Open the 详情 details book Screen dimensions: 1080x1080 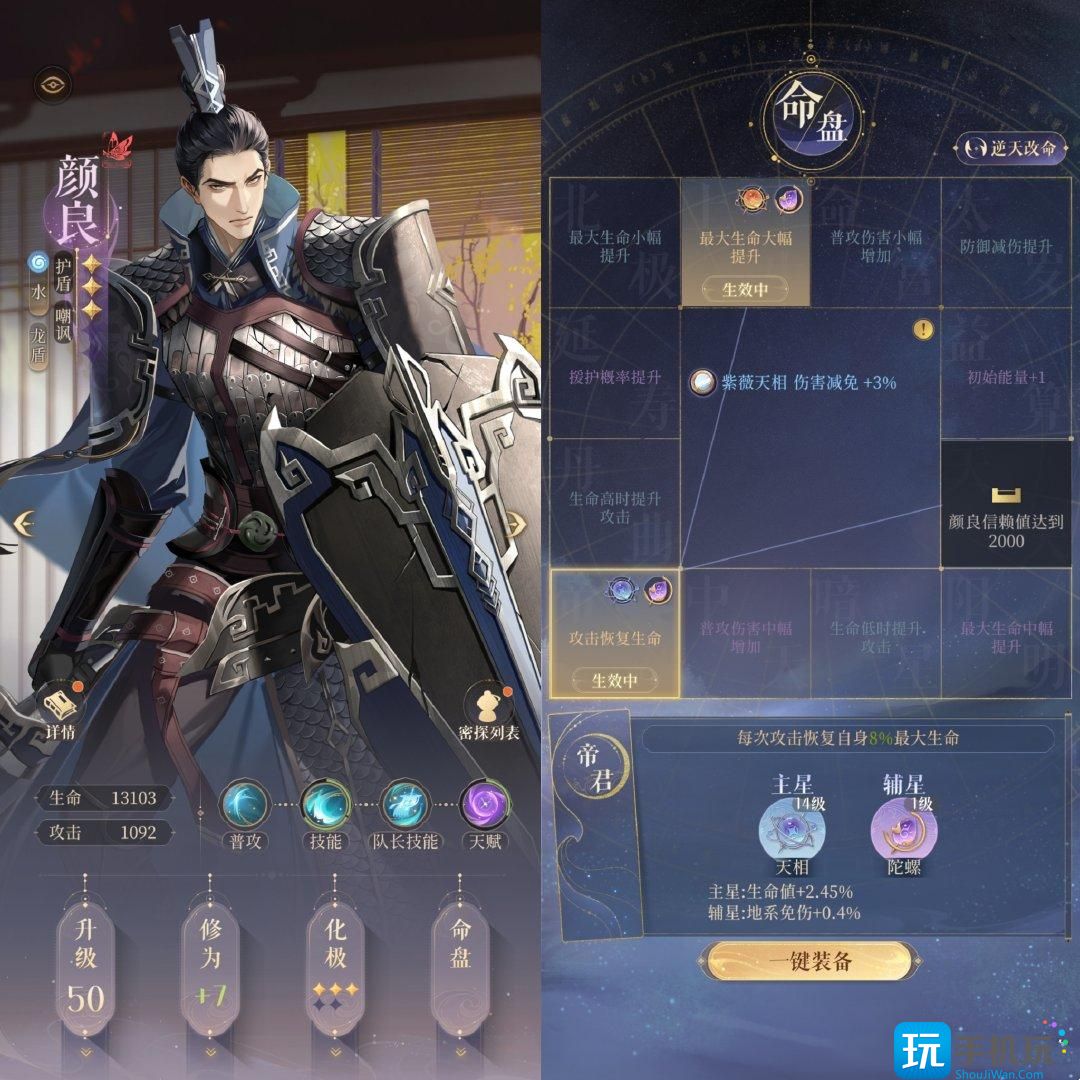(x=60, y=710)
